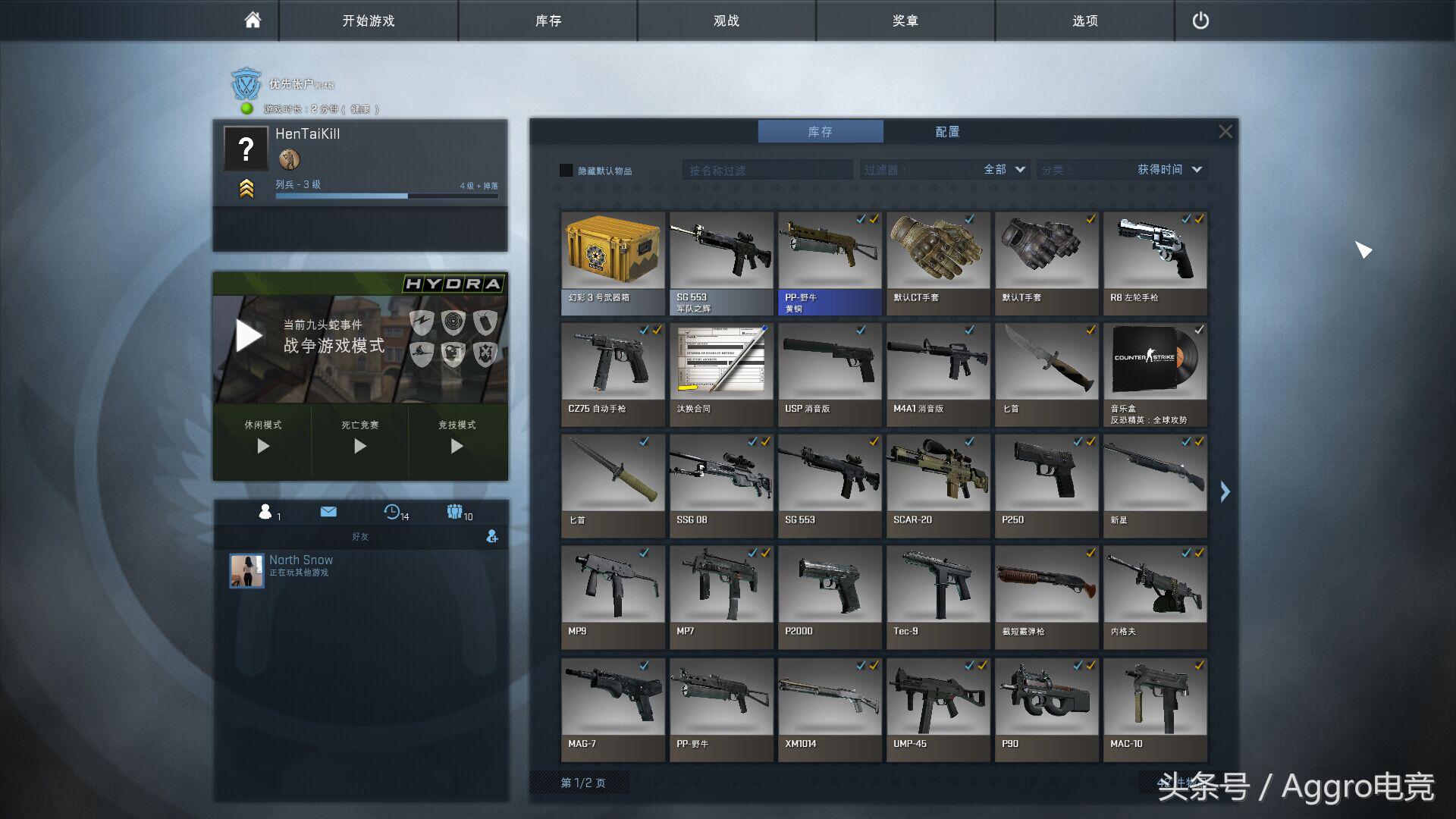Play the HYDRA 战争游戏模式 video
The image size is (1456, 819).
tap(247, 334)
